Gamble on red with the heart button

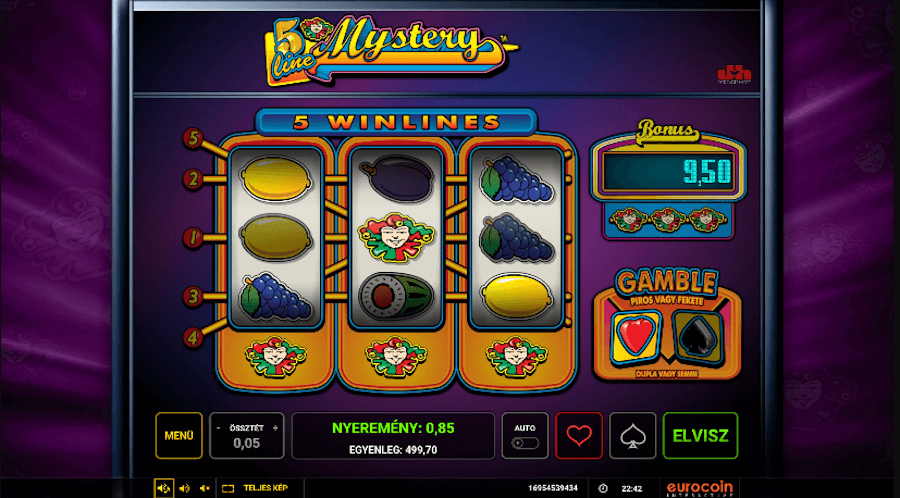click(579, 436)
